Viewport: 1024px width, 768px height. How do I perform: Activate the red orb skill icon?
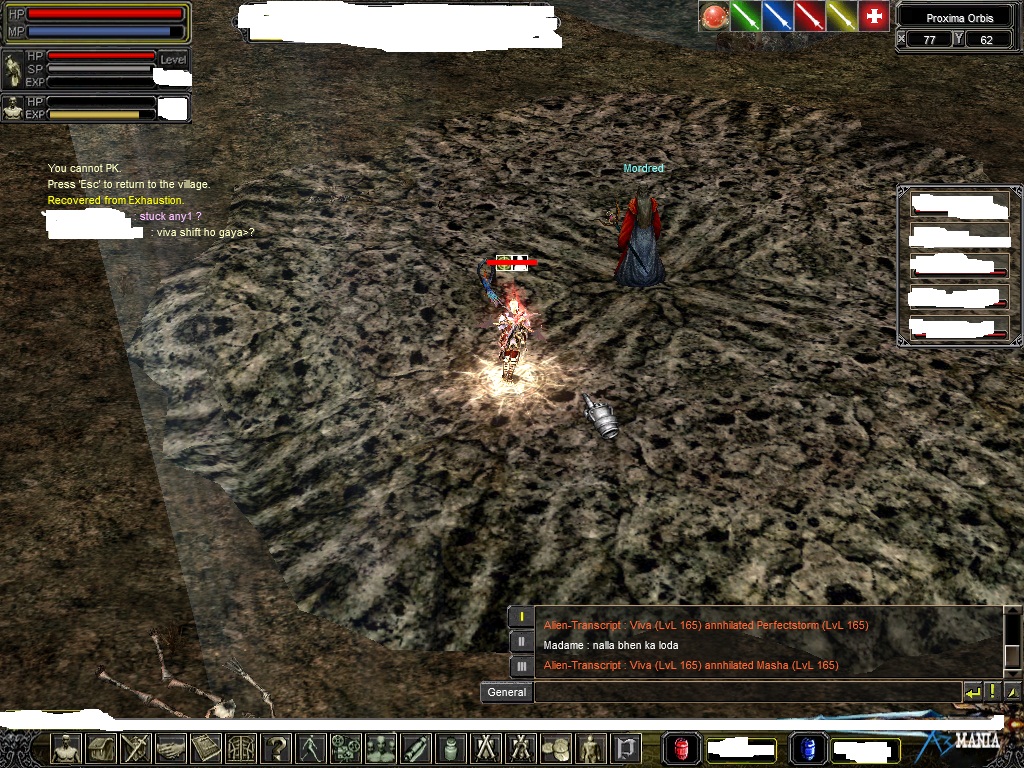[x=713, y=16]
